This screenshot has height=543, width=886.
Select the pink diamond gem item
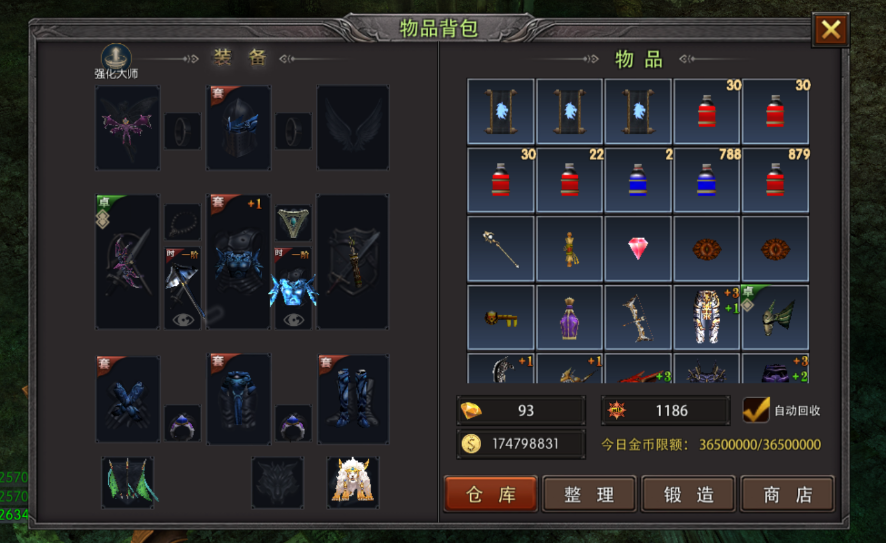click(638, 249)
